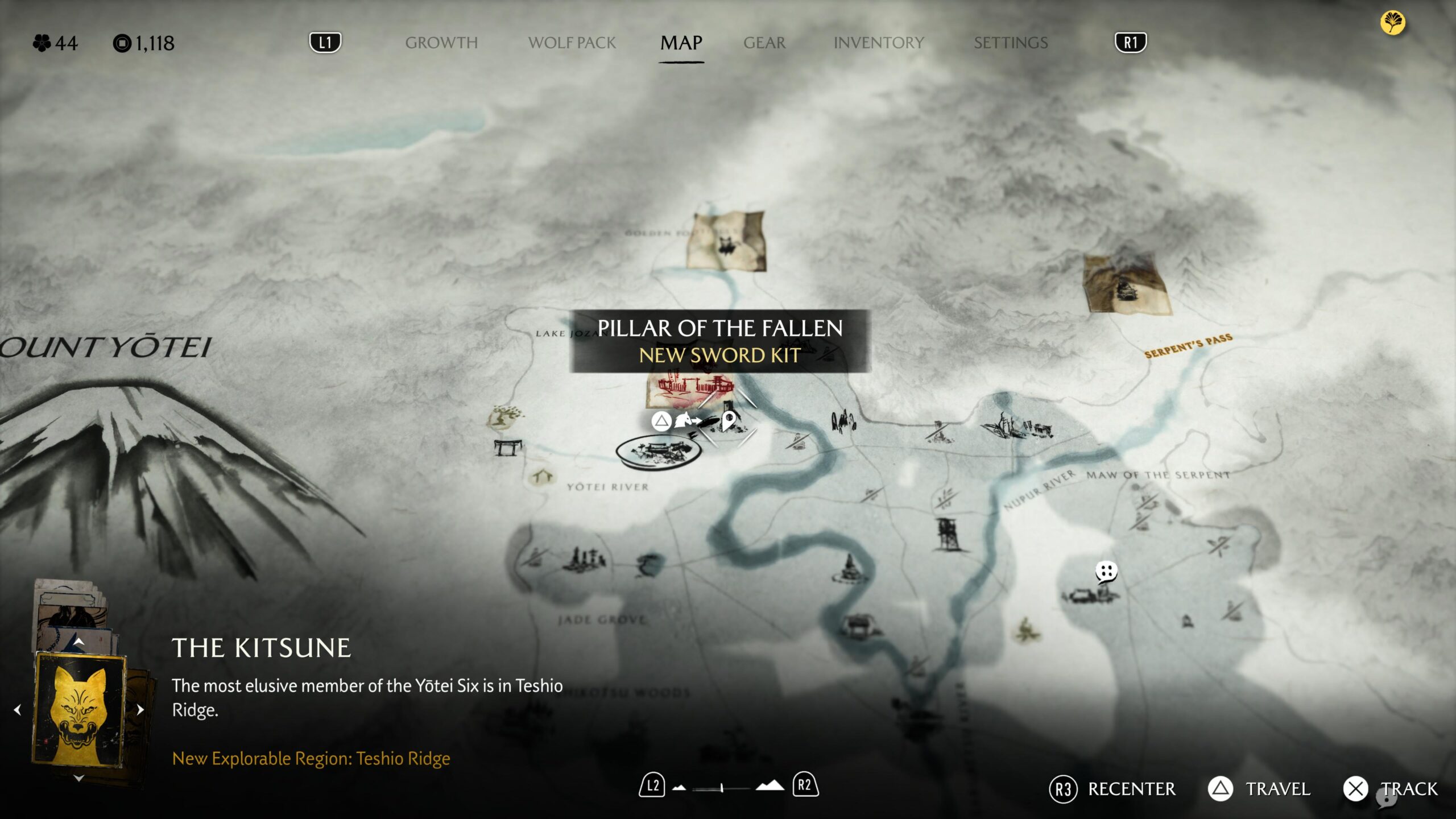1456x819 pixels.
Task: Show the next quest card with right arrow
Action: (x=140, y=709)
